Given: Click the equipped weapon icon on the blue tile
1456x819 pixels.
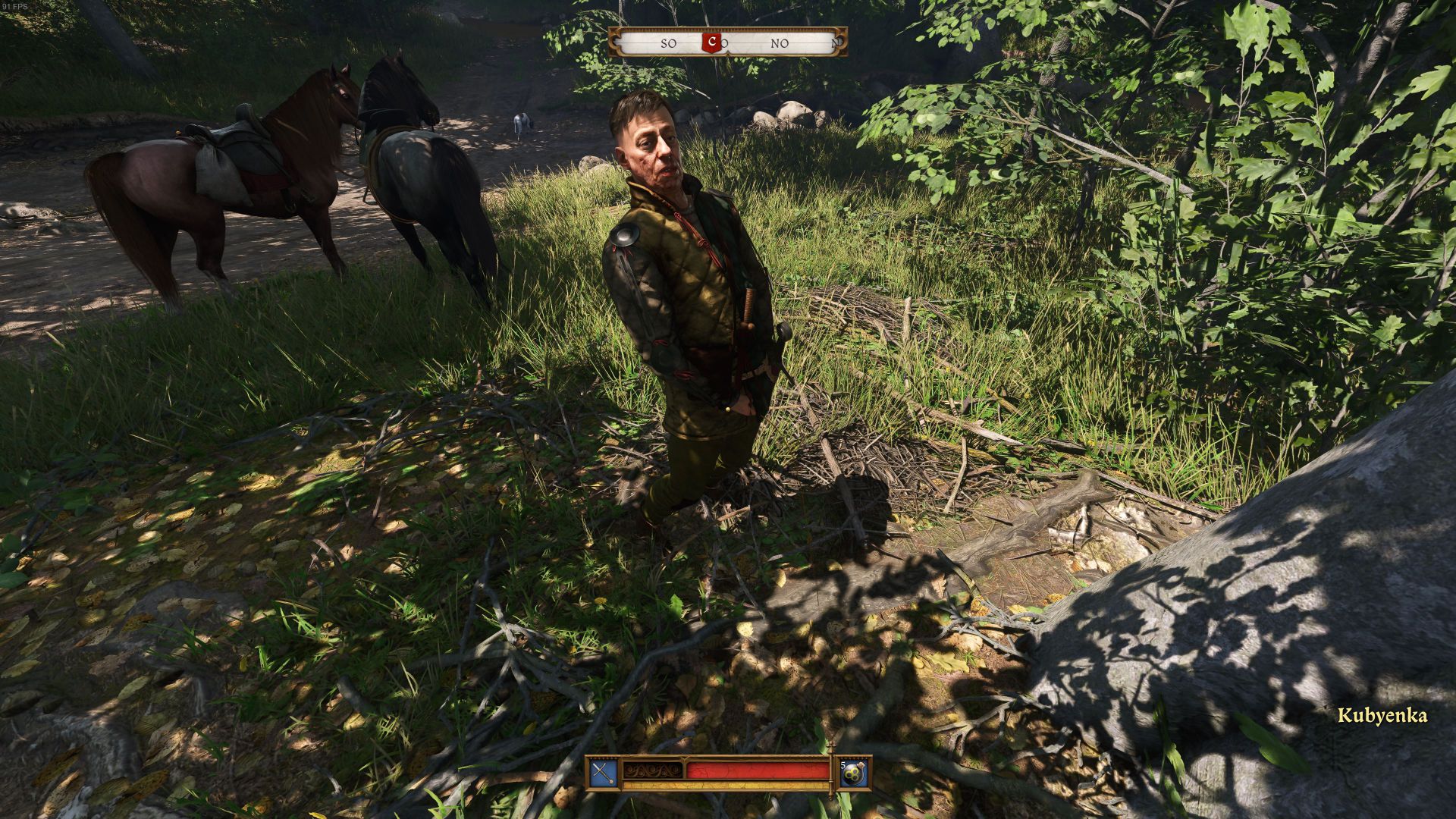Looking at the screenshot, I should (603, 773).
